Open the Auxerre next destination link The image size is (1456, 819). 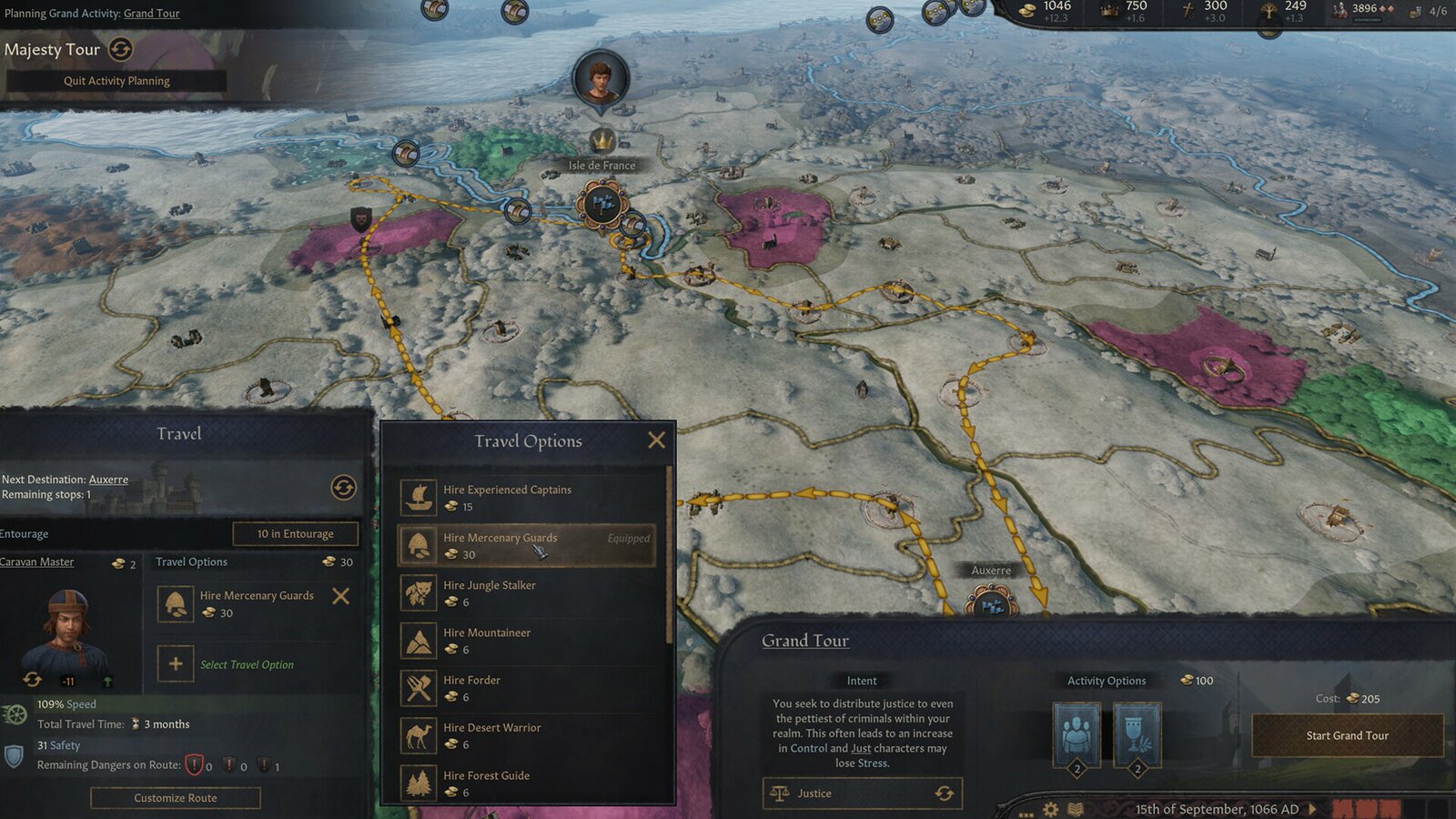(x=107, y=479)
